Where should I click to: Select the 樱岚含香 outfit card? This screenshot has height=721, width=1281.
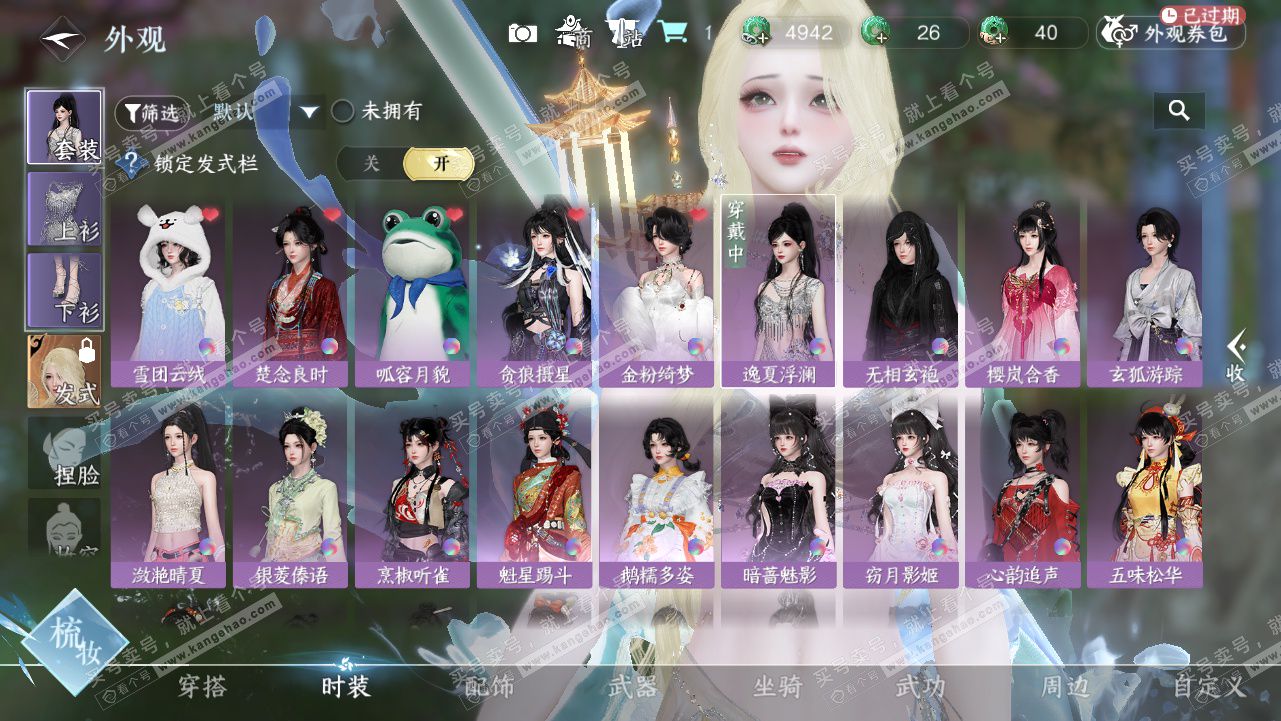(x=1022, y=292)
